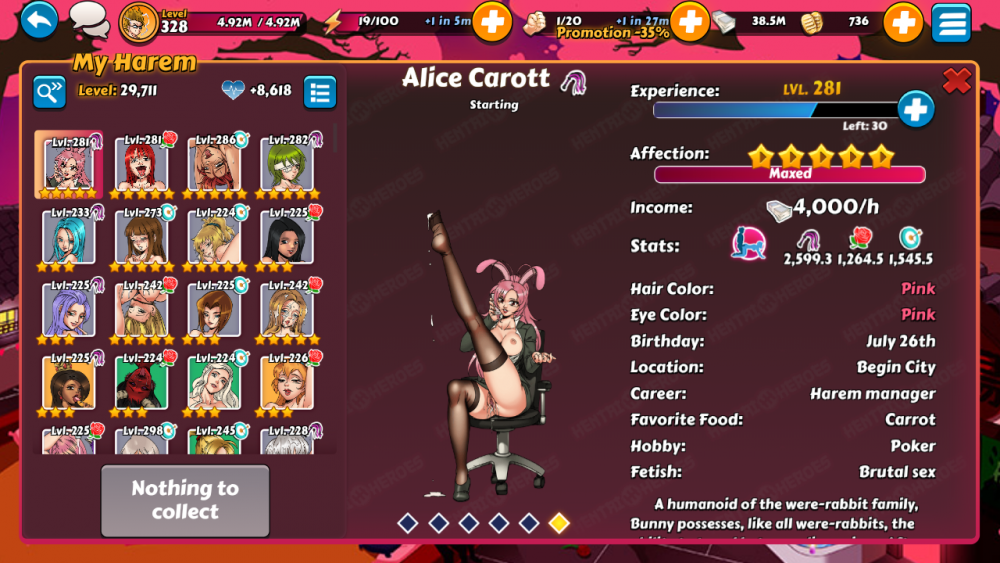Select the red-haired level 281 girl
This screenshot has height=563, width=1000.
point(141,164)
